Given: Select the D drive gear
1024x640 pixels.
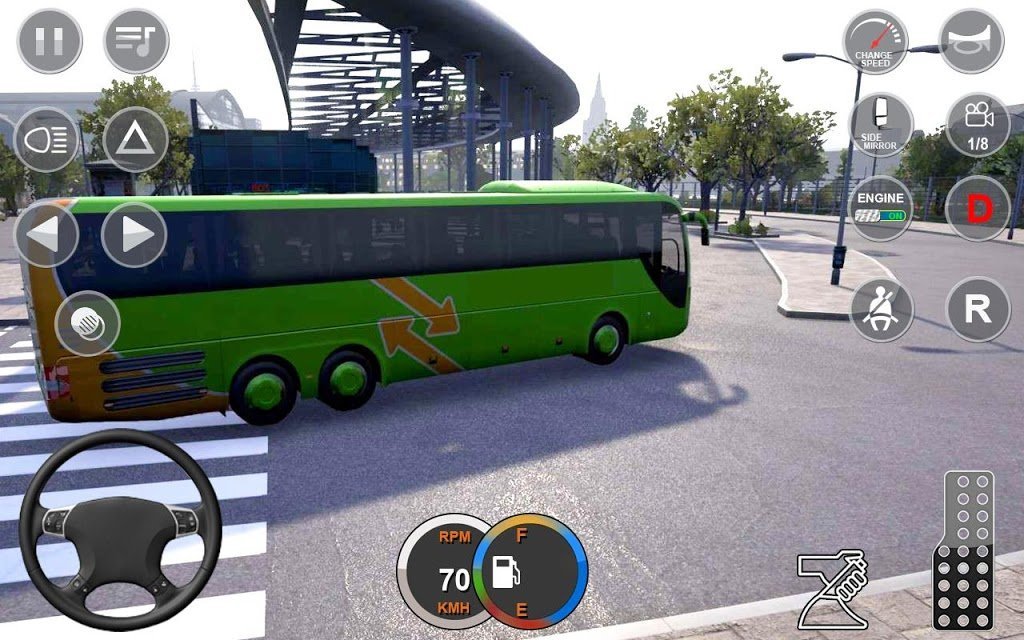Looking at the screenshot, I should pos(977,208).
